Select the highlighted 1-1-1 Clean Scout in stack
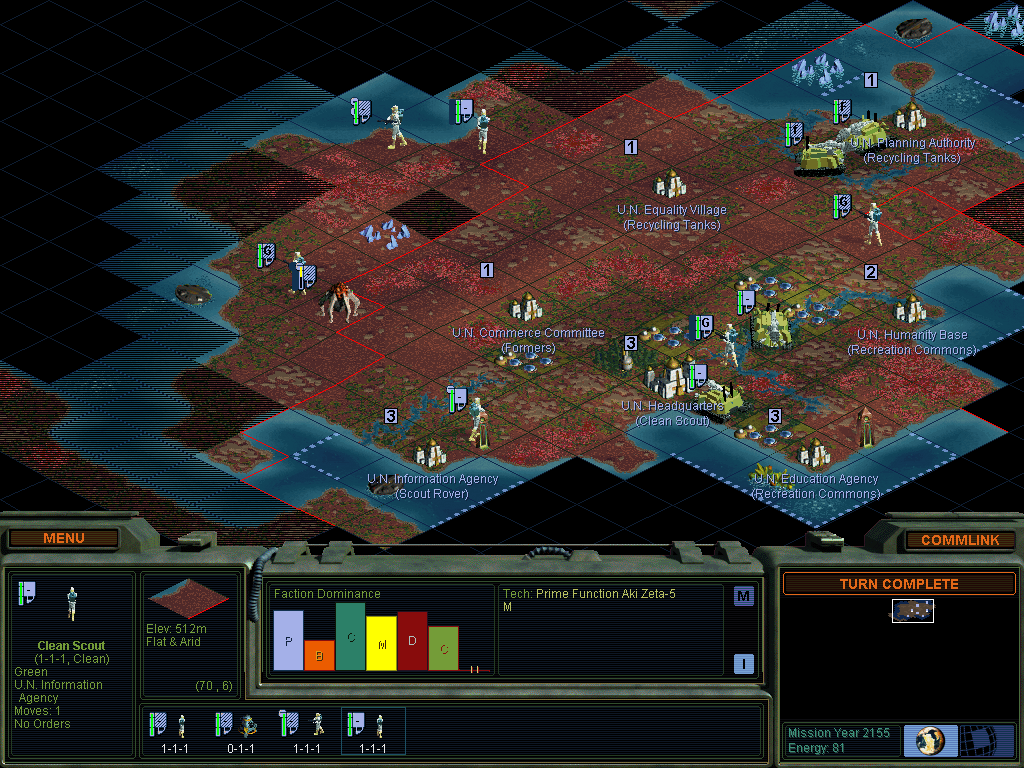Screen dimensions: 1024x768 pos(372,731)
